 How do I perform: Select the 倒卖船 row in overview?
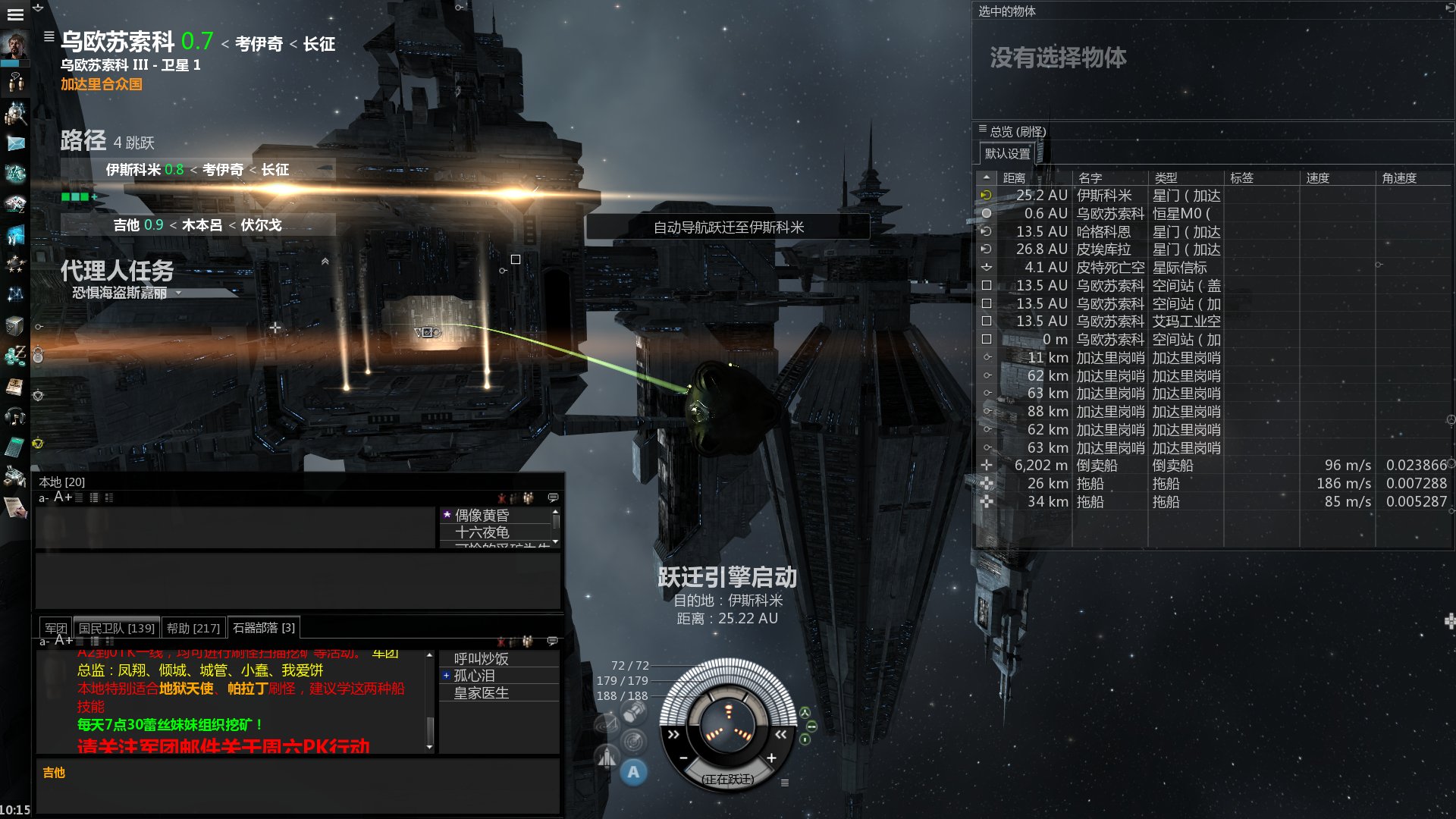point(1097,466)
